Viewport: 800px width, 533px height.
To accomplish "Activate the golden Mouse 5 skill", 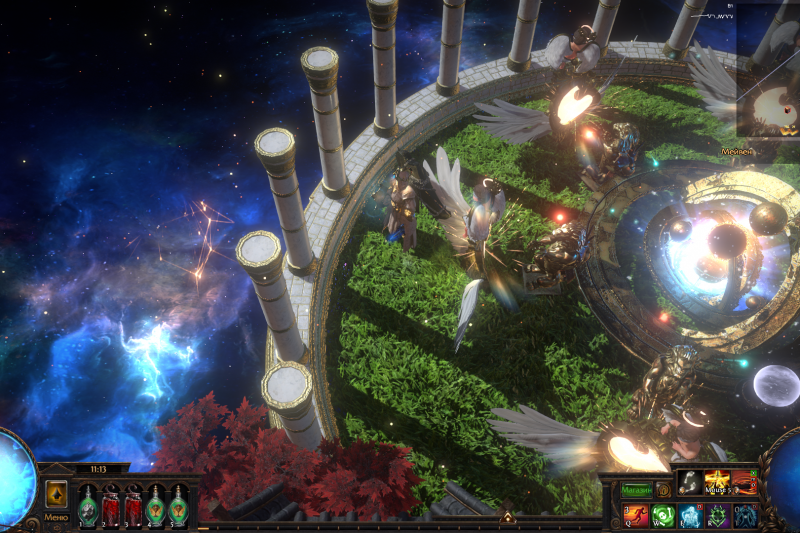I will [x=718, y=482].
